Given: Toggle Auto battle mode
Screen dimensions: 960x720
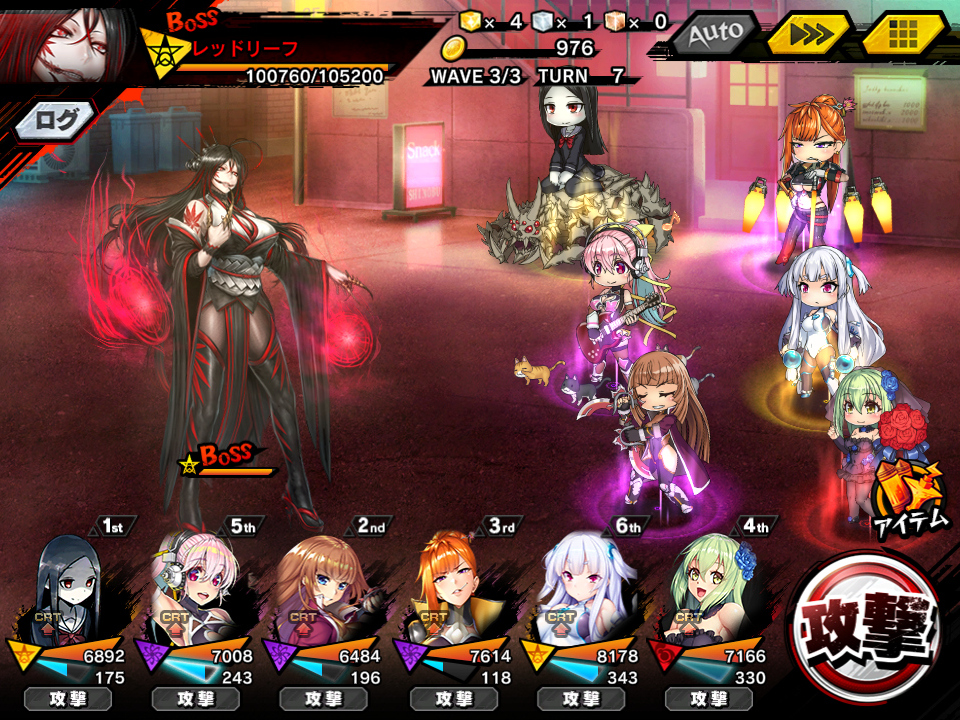Looking at the screenshot, I should (713, 34).
